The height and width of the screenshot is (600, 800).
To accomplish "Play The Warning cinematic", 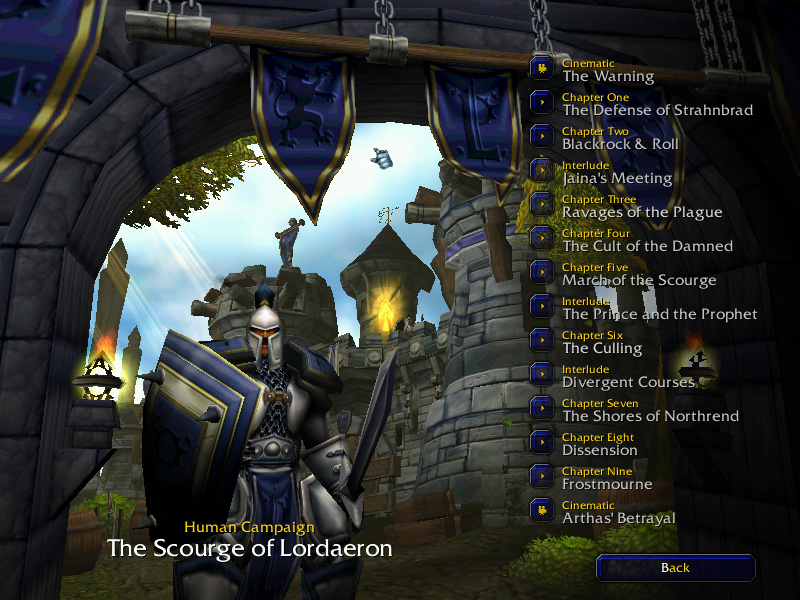I will 542,68.
